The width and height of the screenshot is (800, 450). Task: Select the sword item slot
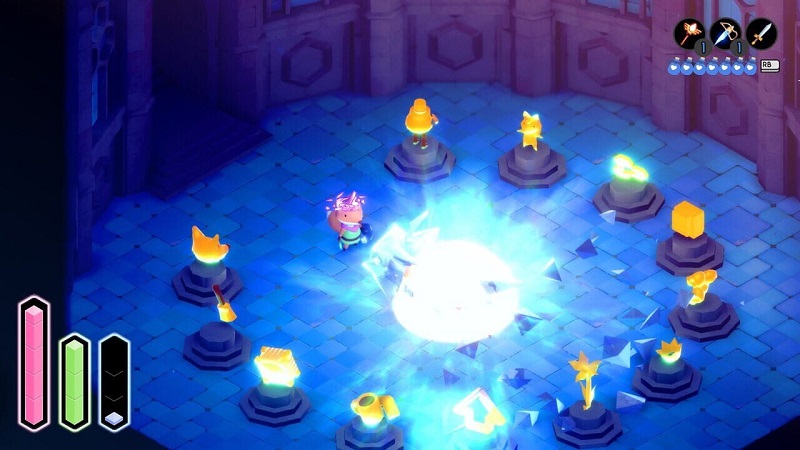761,35
